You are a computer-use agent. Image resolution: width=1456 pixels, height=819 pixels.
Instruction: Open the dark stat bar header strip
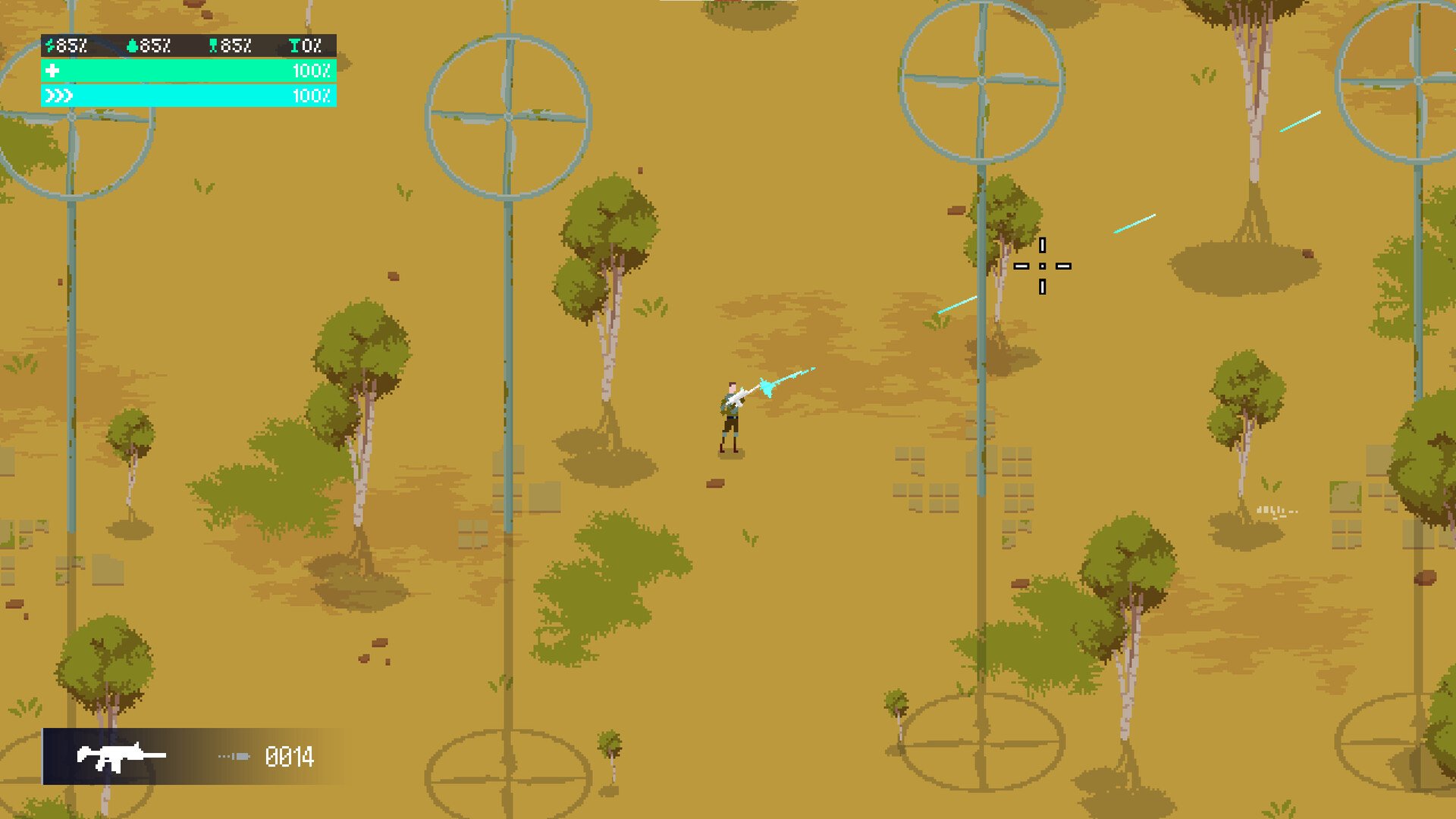click(x=187, y=45)
